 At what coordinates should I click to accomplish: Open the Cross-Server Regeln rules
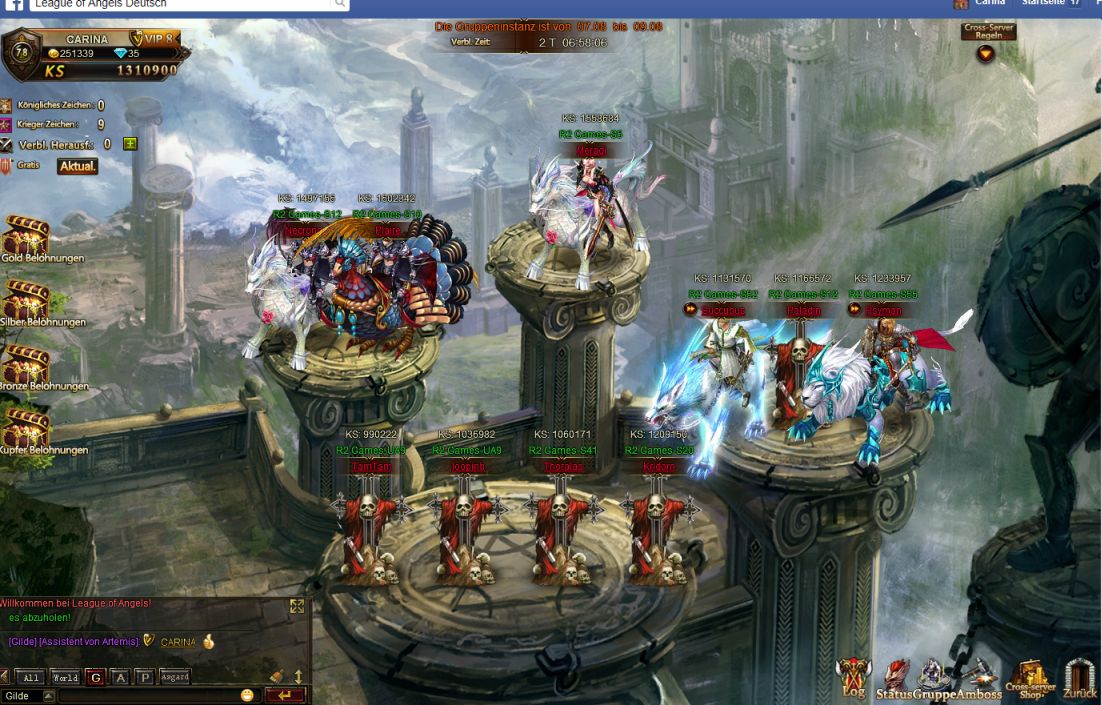[987, 43]
